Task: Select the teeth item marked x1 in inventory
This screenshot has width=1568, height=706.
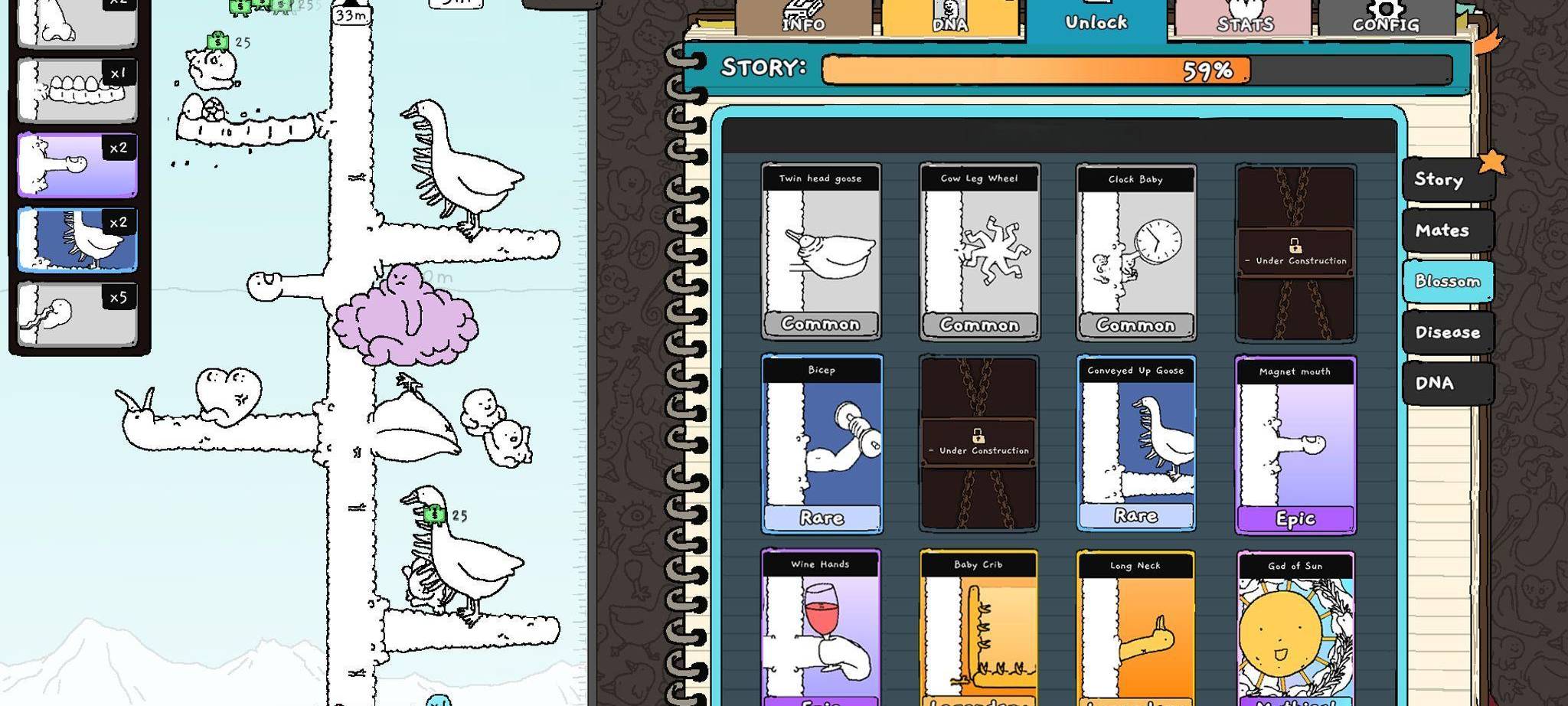Action: [x=77, y=87]
